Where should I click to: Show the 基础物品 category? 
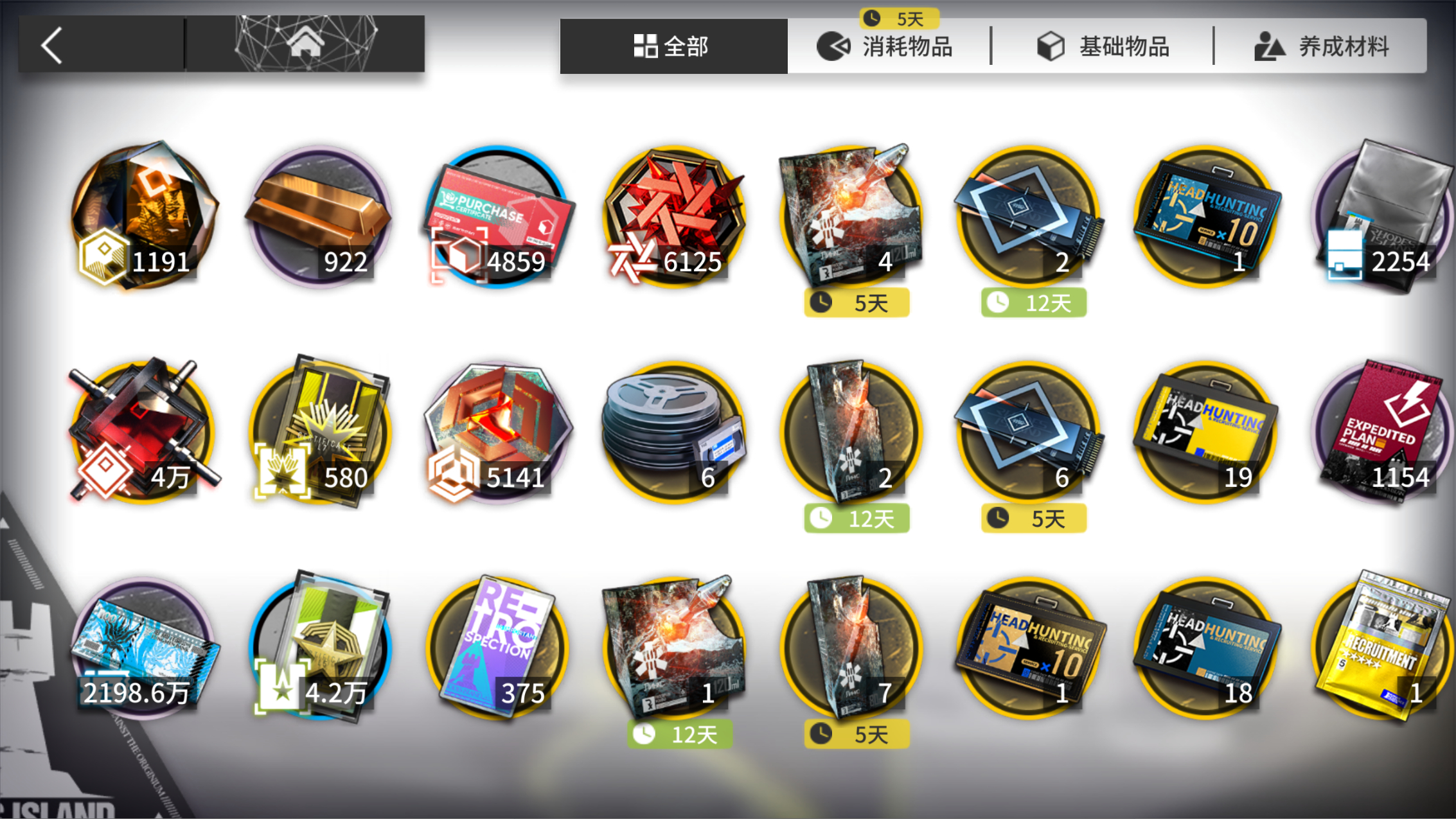(x=1103, y=46)
